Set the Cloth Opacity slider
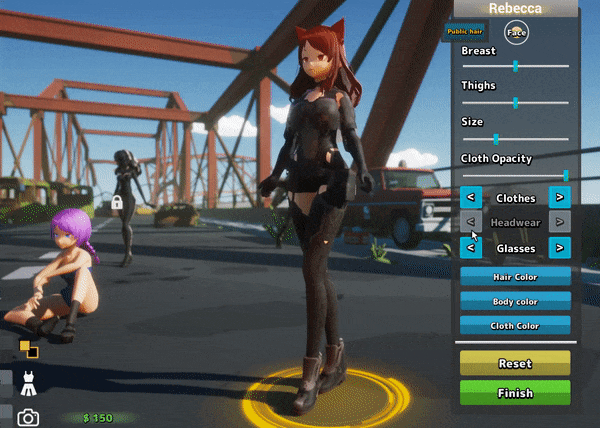Image resolution: width=600 pixels, height=428 pixels. coord(565,175)
